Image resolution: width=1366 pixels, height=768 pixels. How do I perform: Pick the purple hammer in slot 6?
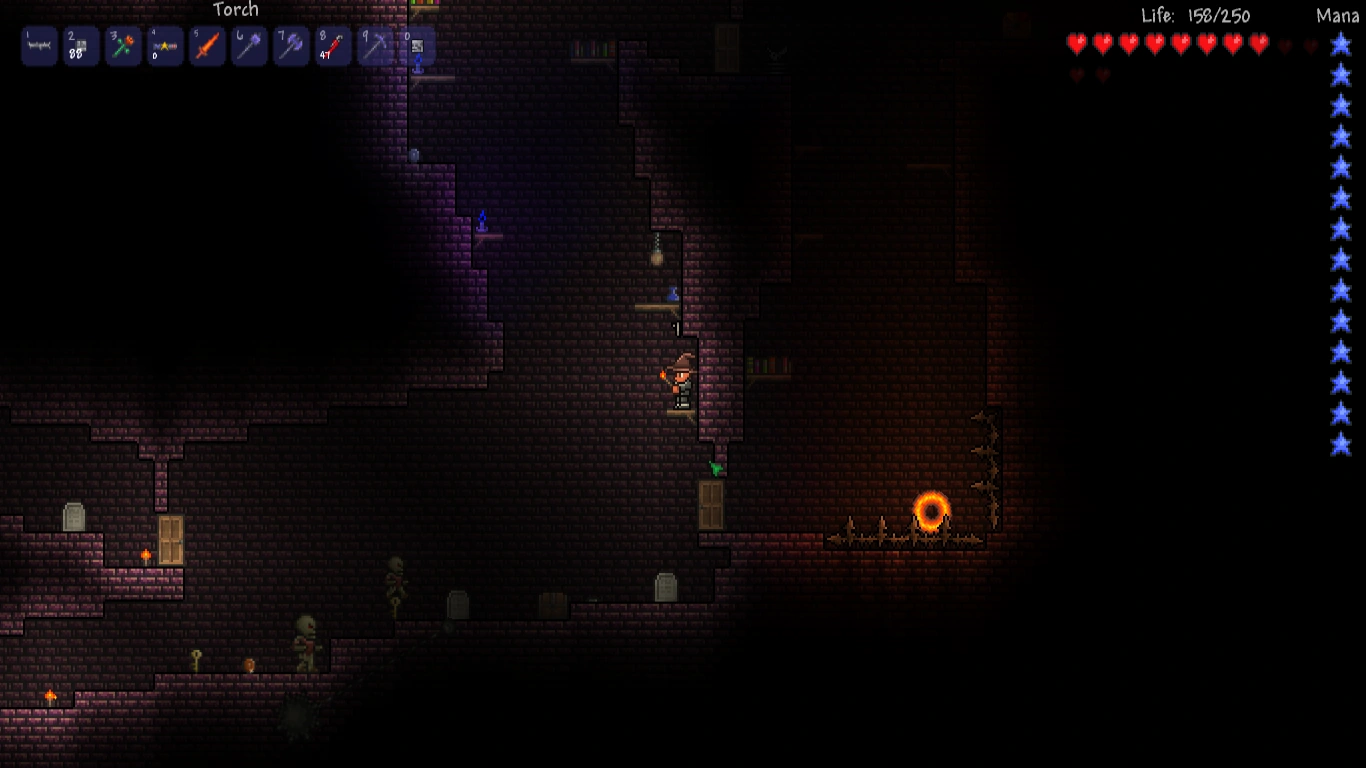(249, 46)
